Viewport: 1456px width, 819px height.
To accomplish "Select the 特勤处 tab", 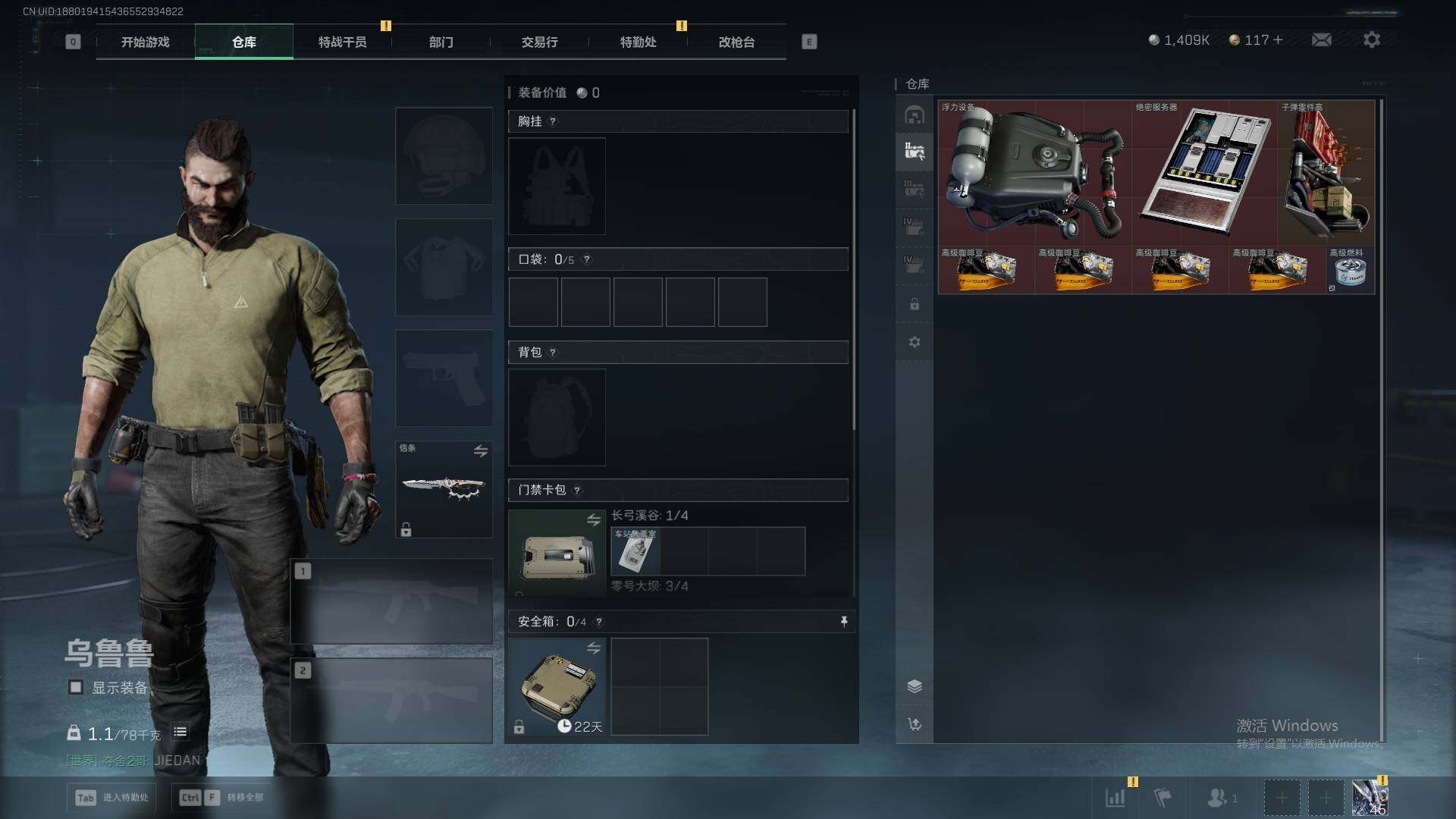I will [x=638, y=42].
